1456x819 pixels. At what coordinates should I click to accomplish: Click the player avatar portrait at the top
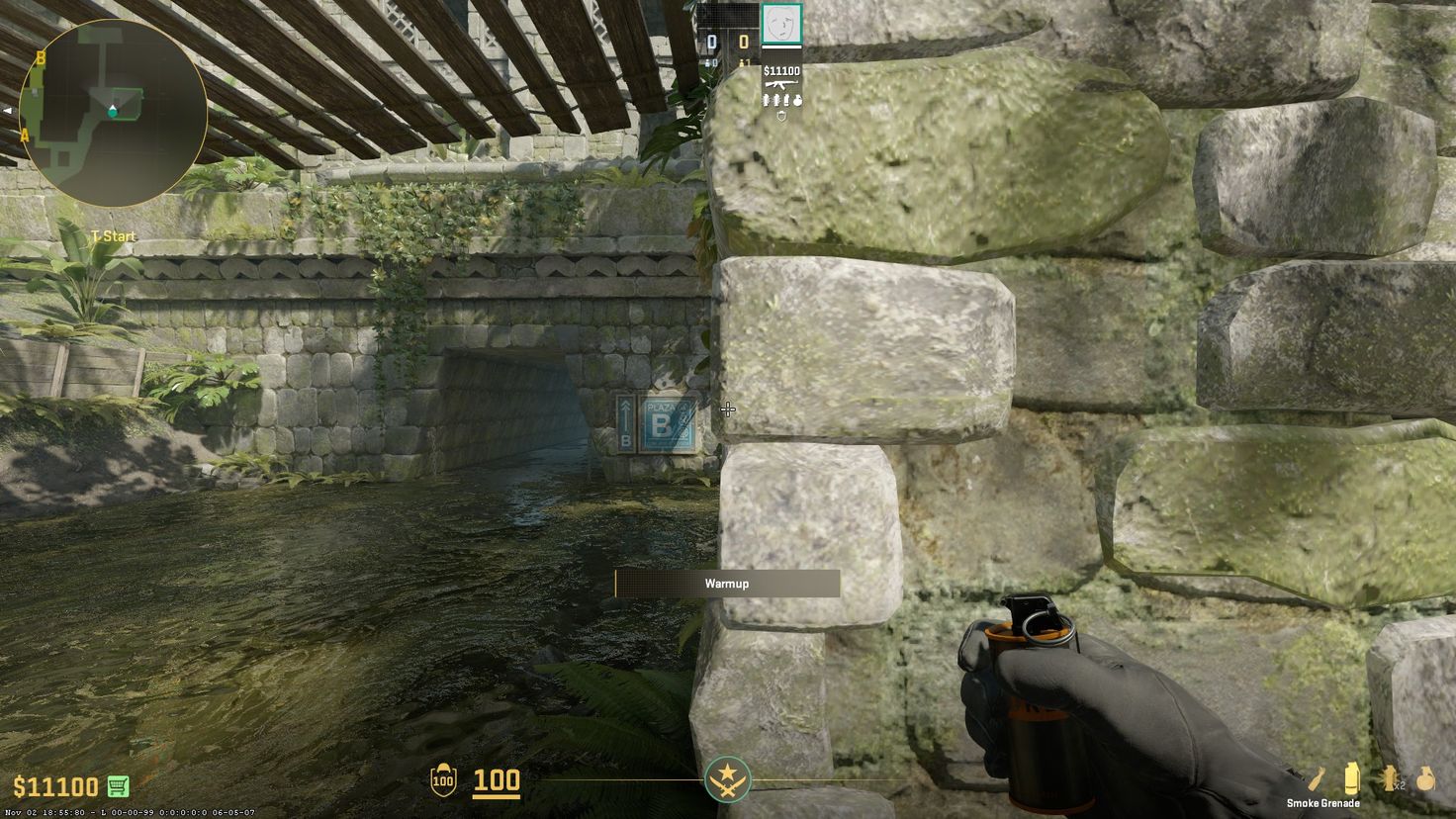[x=781, y=24]
